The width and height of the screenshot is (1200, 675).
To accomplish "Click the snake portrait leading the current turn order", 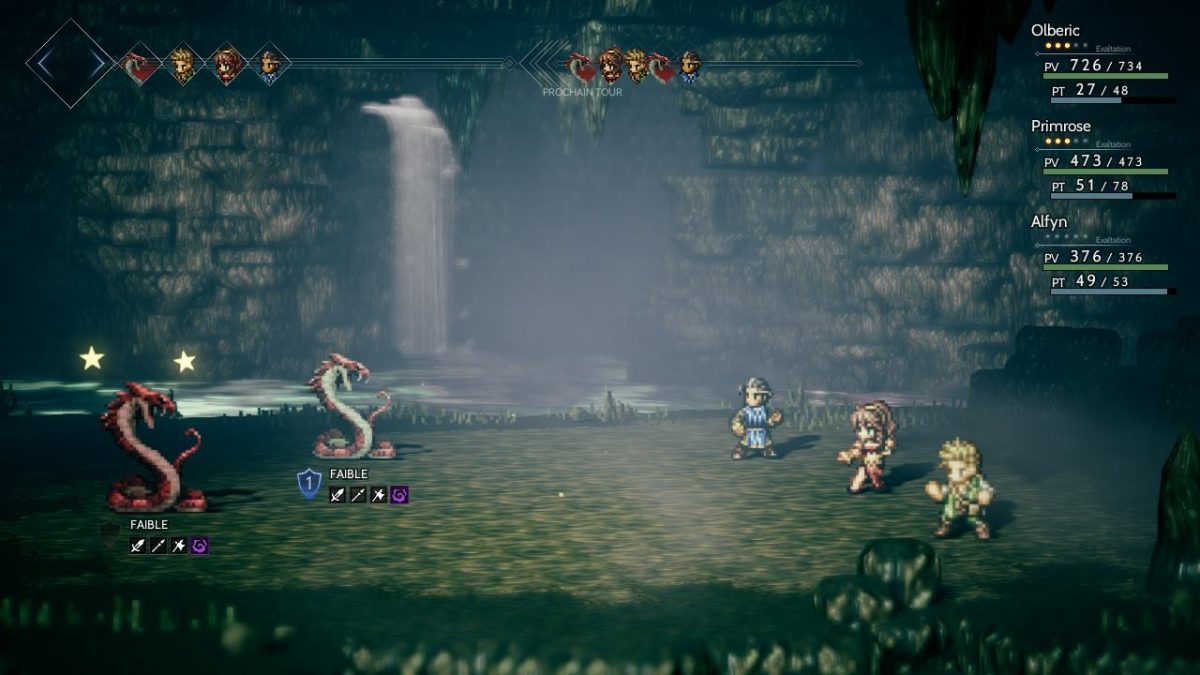I will click(x=139, y=64).
